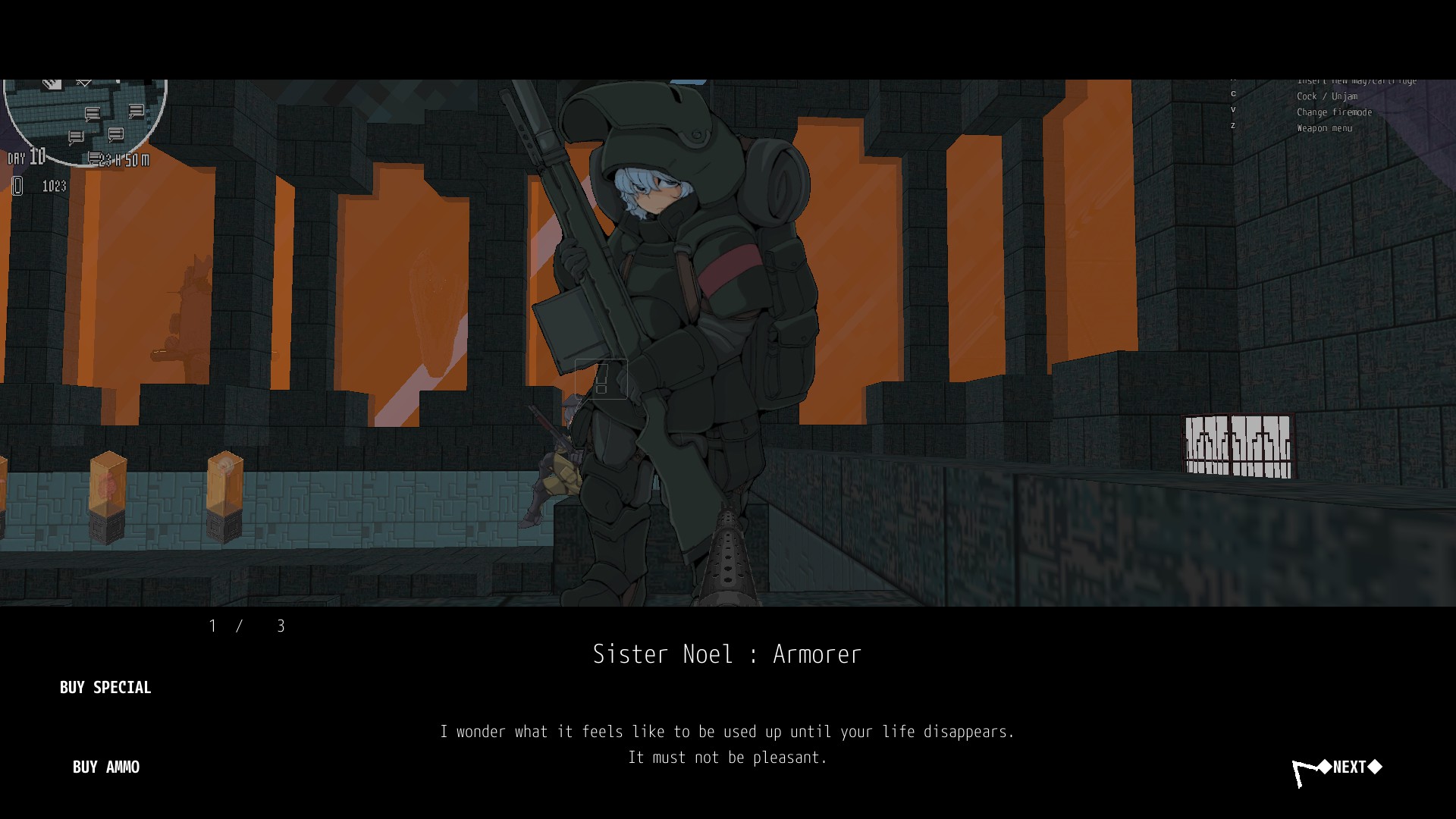The width and height of the screenshot is (1456, 819).
Task: Click the 23 H 50 M time display
Action: (122, 160)
